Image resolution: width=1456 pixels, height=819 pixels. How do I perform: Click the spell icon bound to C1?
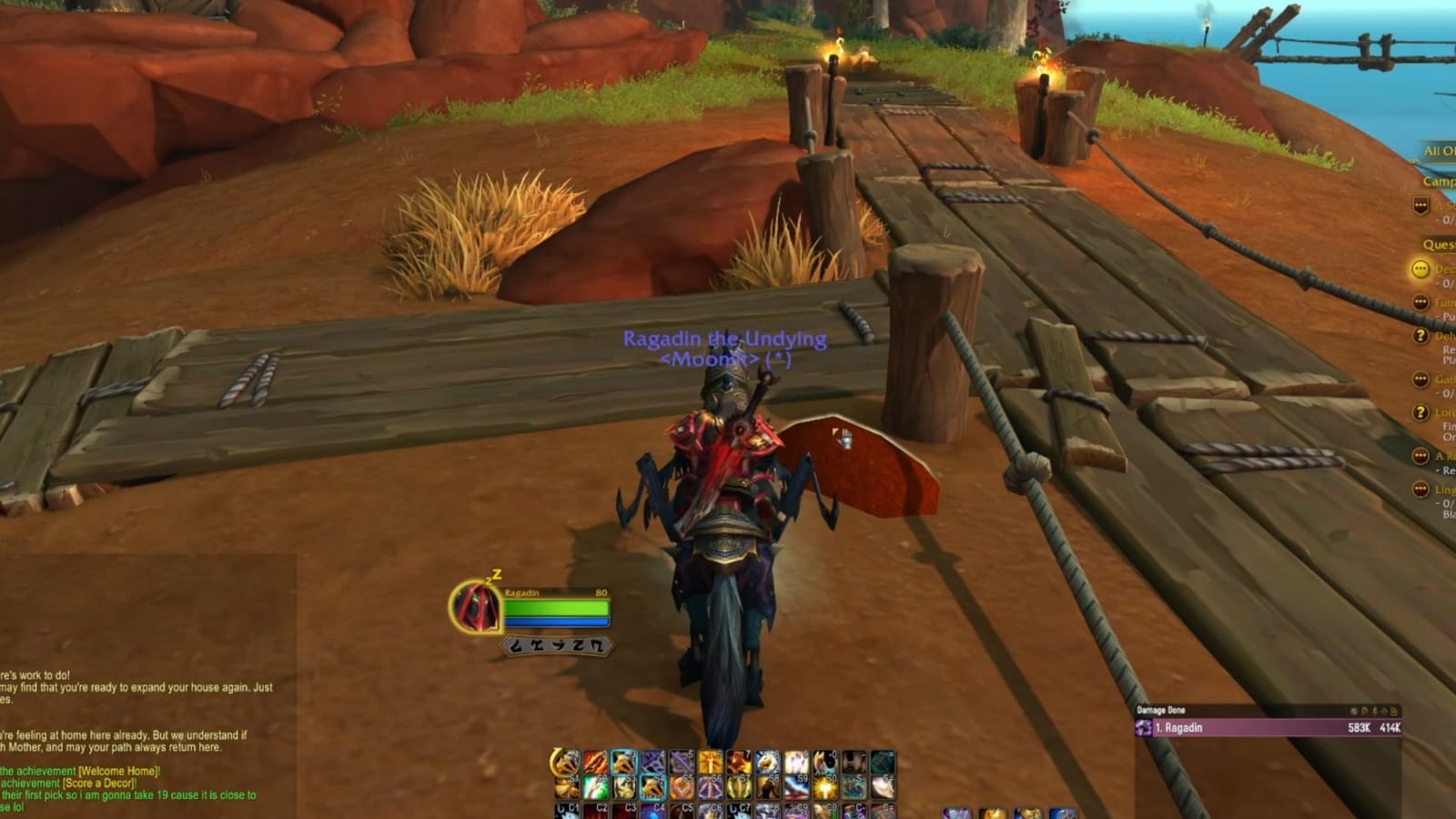point(568,812)
